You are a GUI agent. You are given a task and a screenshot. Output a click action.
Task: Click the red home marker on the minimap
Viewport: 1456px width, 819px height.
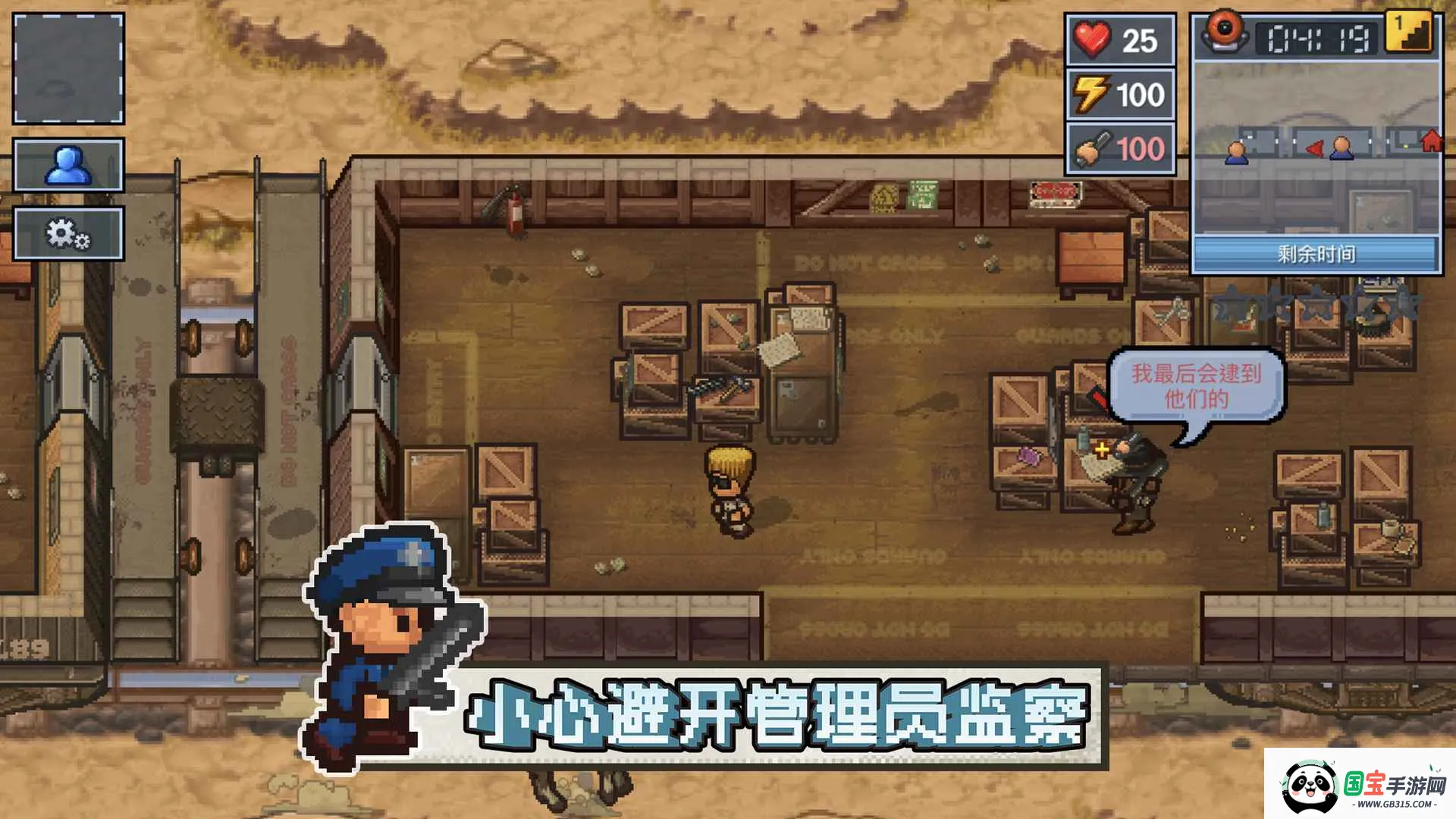1432,140
